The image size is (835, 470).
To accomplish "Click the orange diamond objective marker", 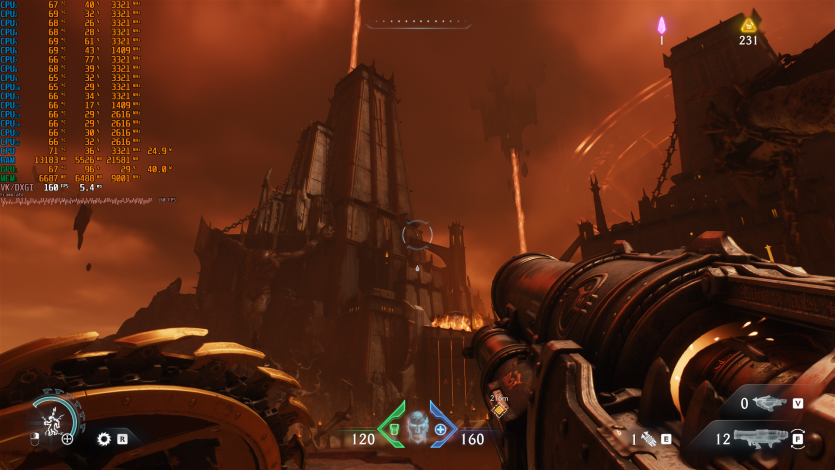I will (499, 409).
